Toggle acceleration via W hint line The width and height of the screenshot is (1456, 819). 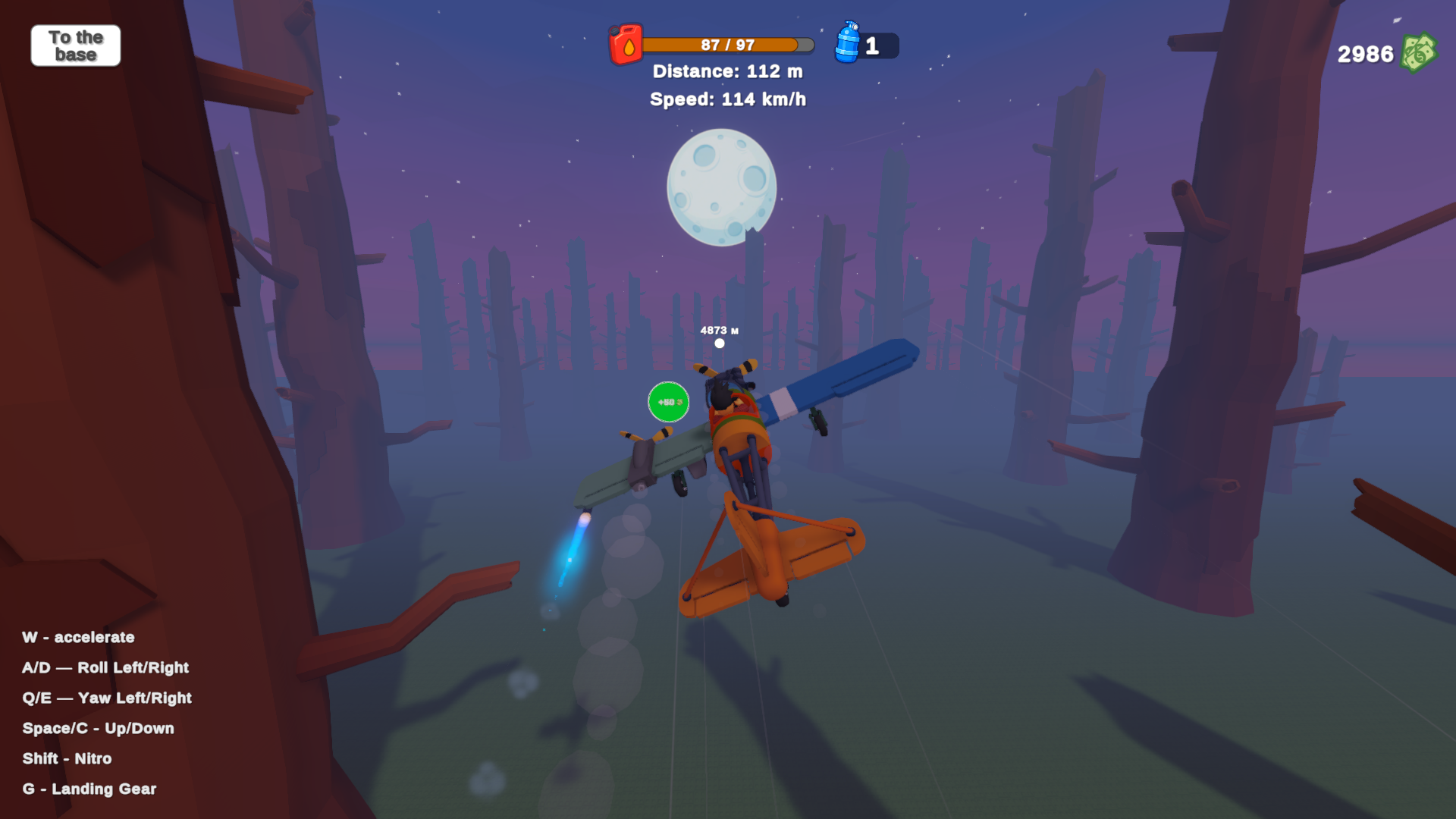(x=80, y=638)
